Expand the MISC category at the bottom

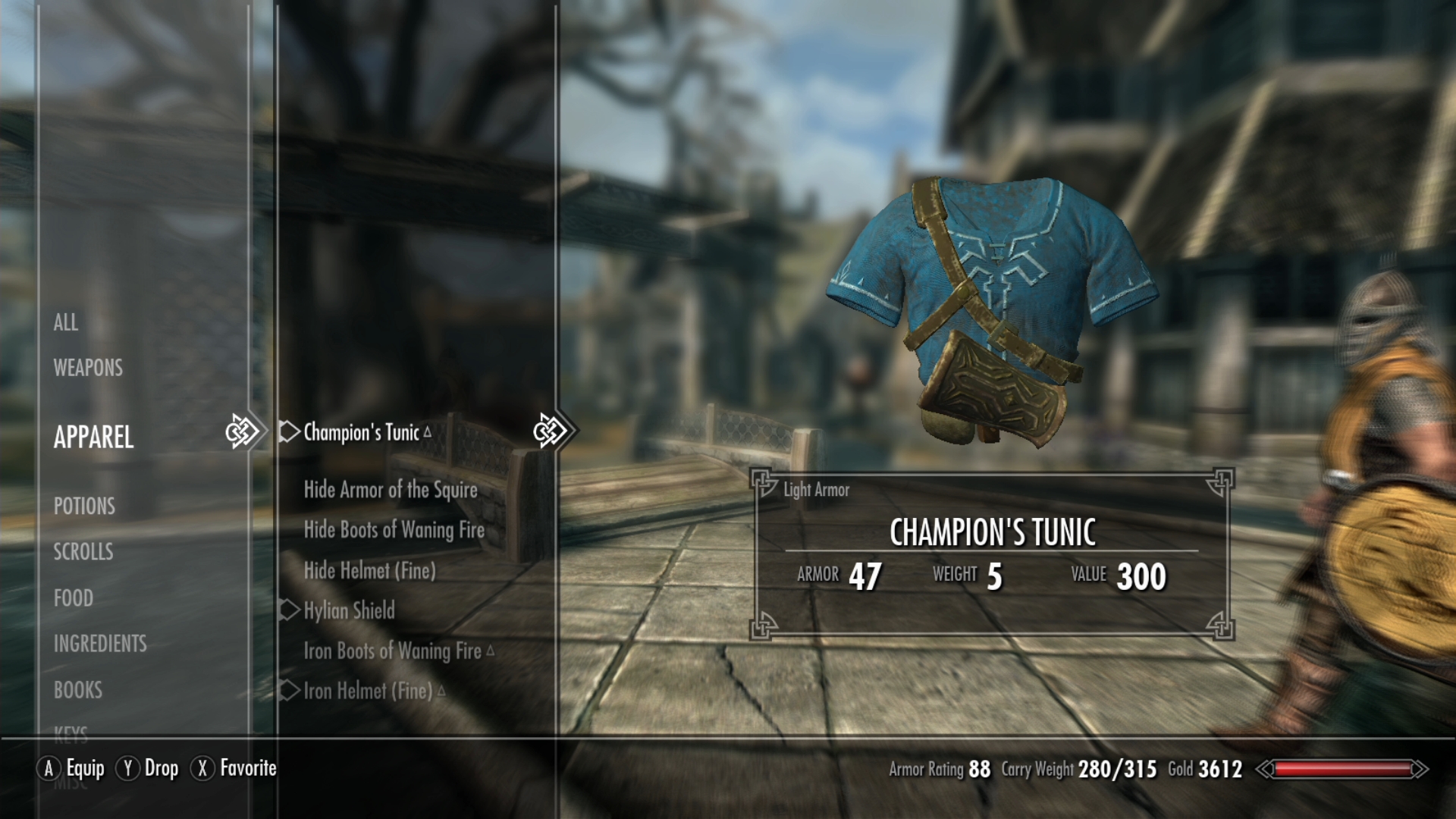tap(72, 785)
